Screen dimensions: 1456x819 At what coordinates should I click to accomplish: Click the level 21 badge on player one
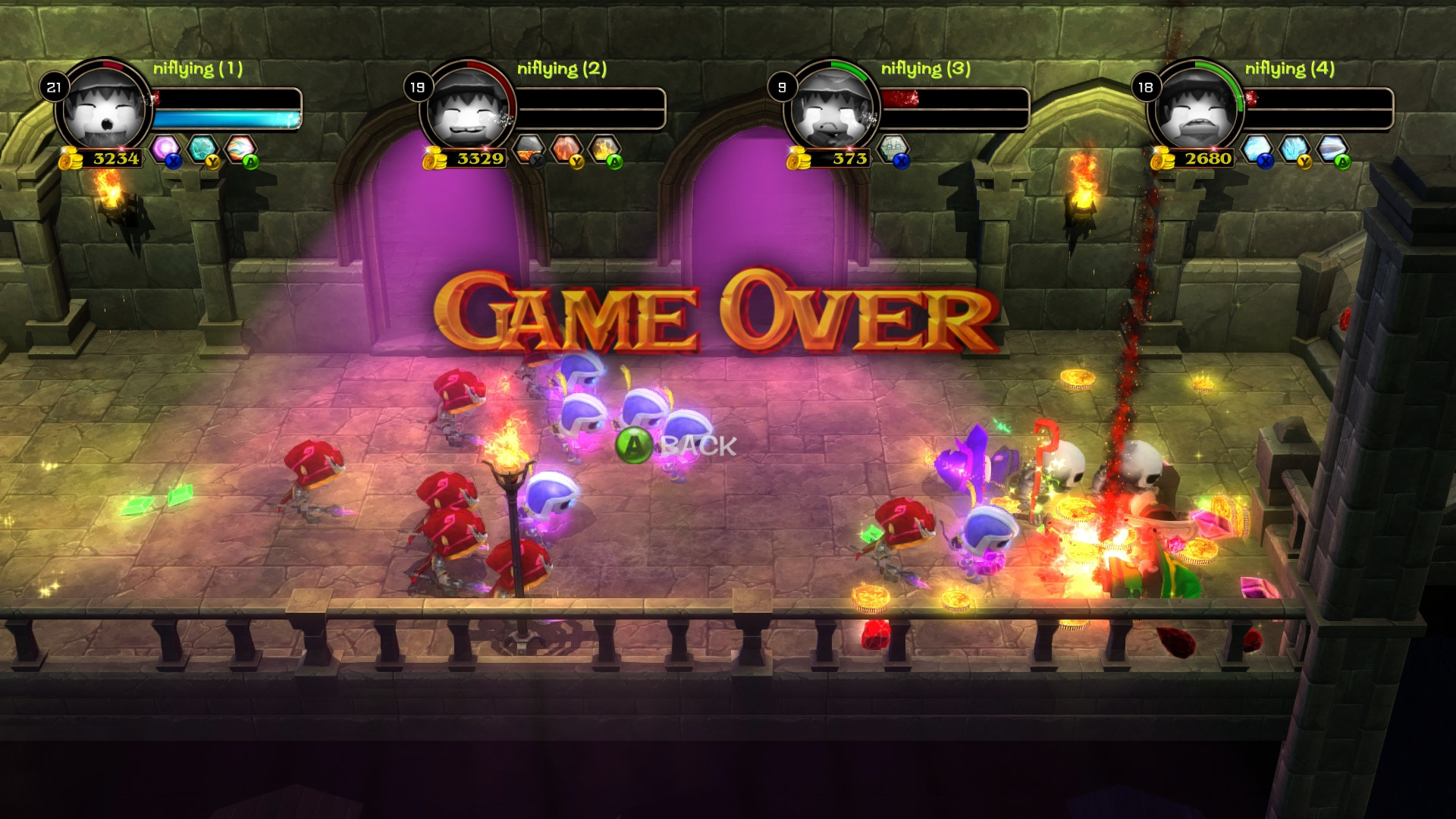(52, 86)
